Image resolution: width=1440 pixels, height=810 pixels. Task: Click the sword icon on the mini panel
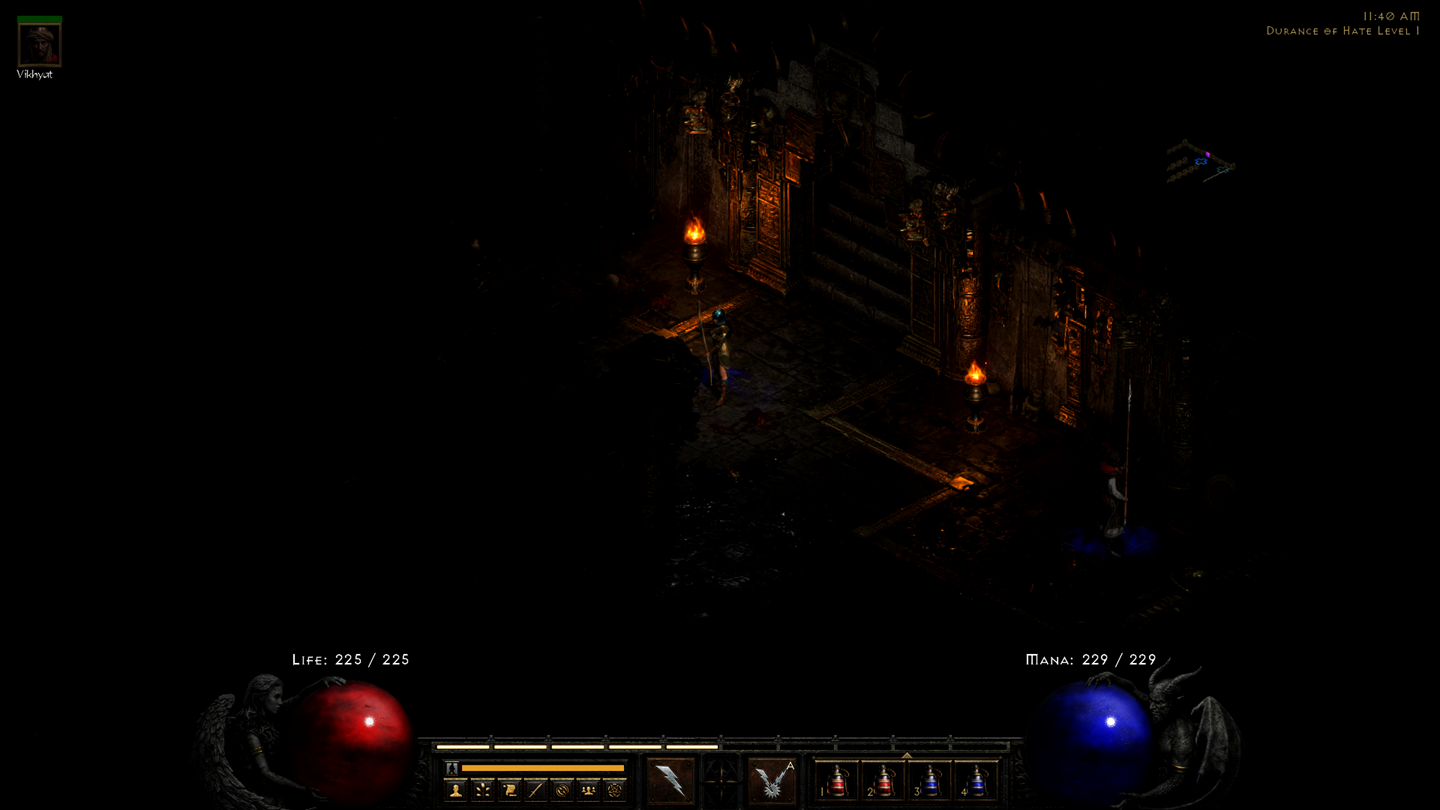[535, 790]
